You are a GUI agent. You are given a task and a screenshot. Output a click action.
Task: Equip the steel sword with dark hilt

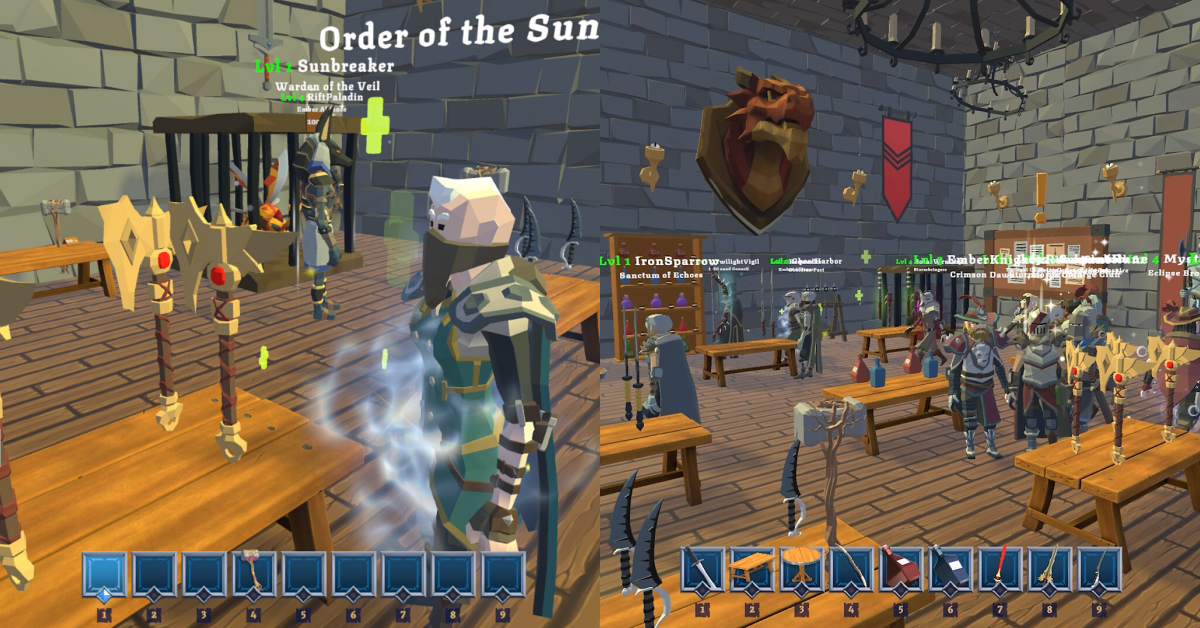pyautogui.click(x=702, y=570)
